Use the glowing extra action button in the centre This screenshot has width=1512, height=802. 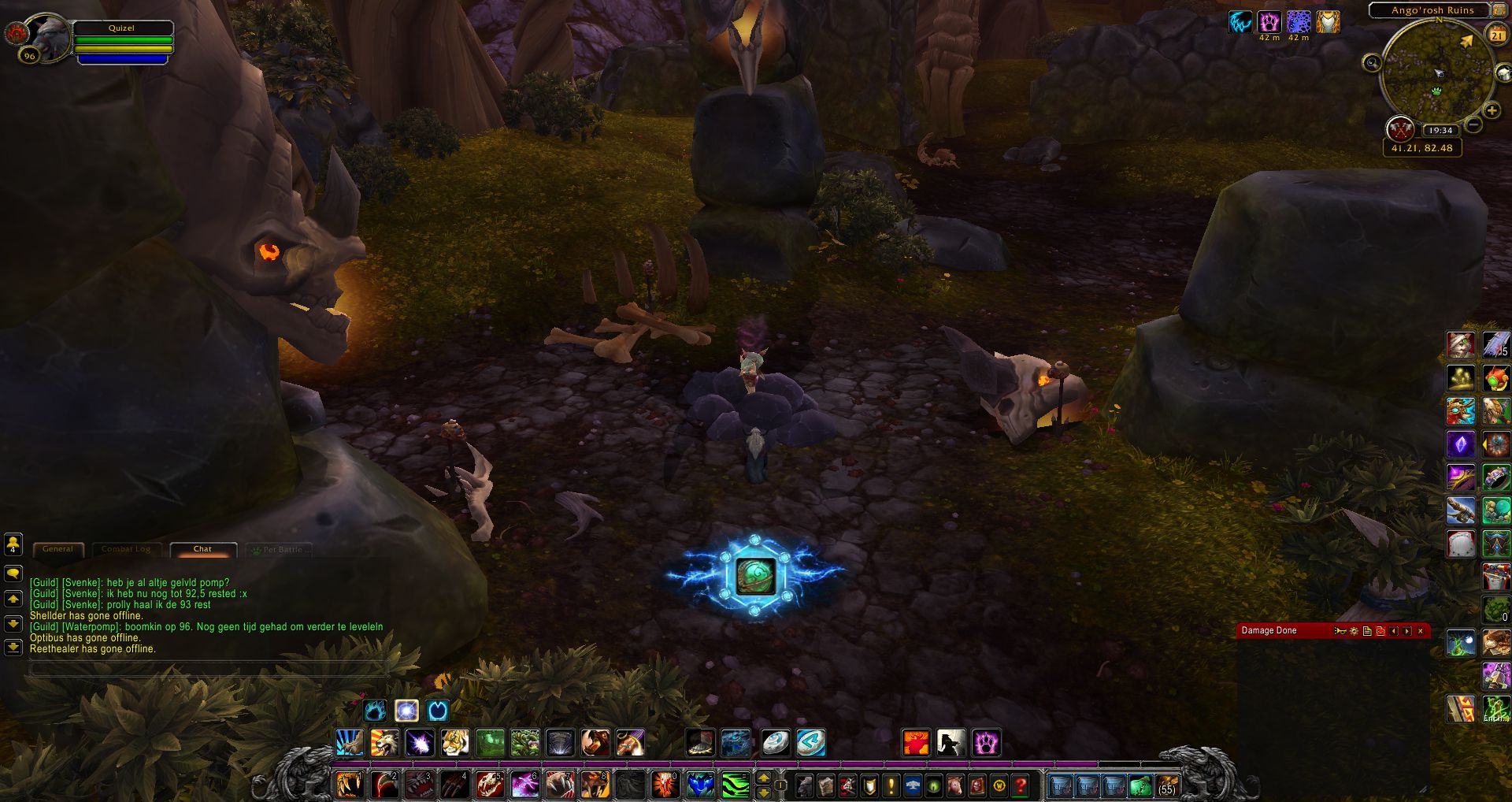tap(755, 575)
